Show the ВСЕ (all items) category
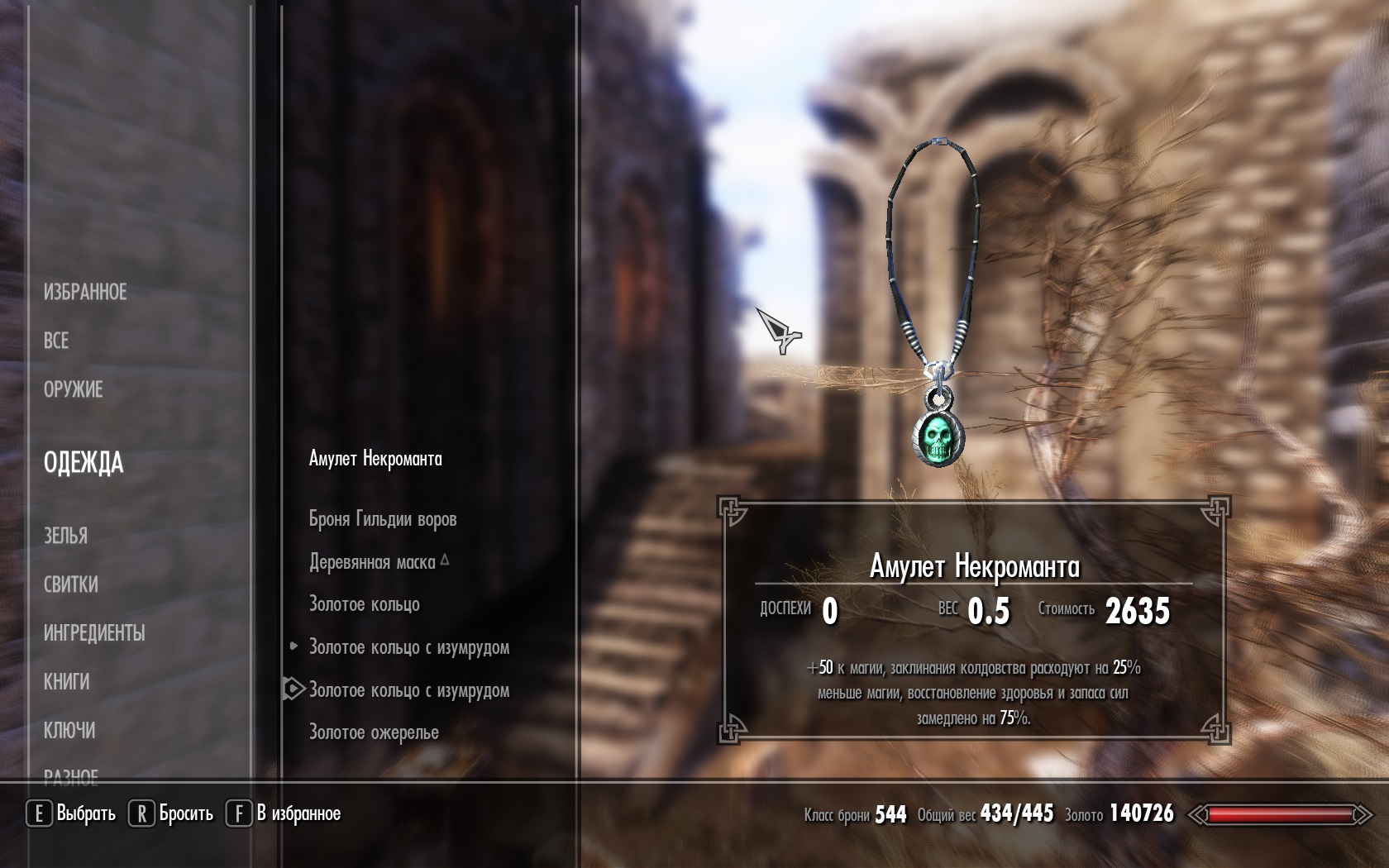Image resolution: width=1389 pixels, height=868 pixels. coord(56,341)
